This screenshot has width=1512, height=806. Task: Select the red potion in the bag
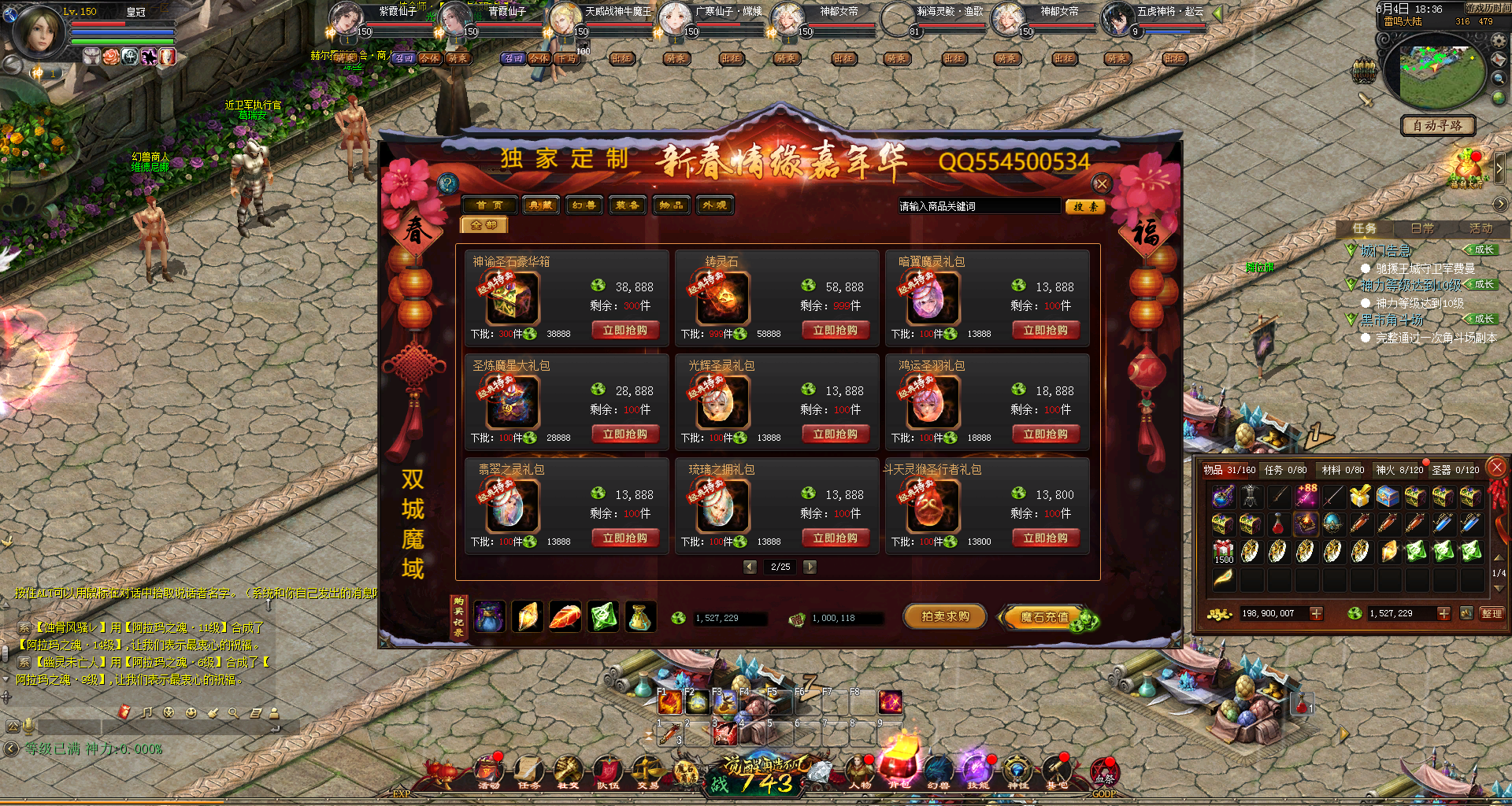(1278, 523)
